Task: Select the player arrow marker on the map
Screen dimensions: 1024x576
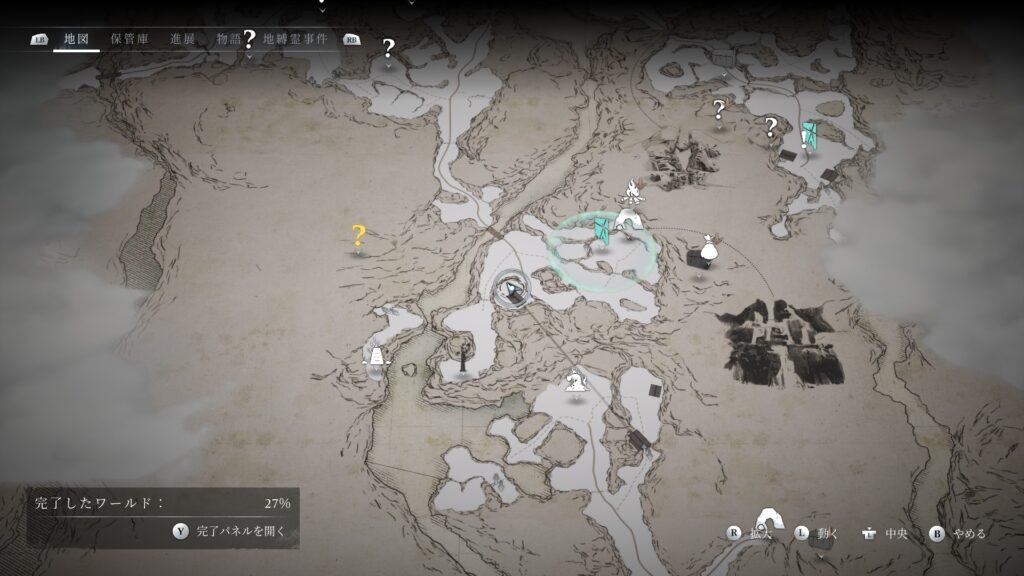Action: pyautogui.click(x=512, y=291)
